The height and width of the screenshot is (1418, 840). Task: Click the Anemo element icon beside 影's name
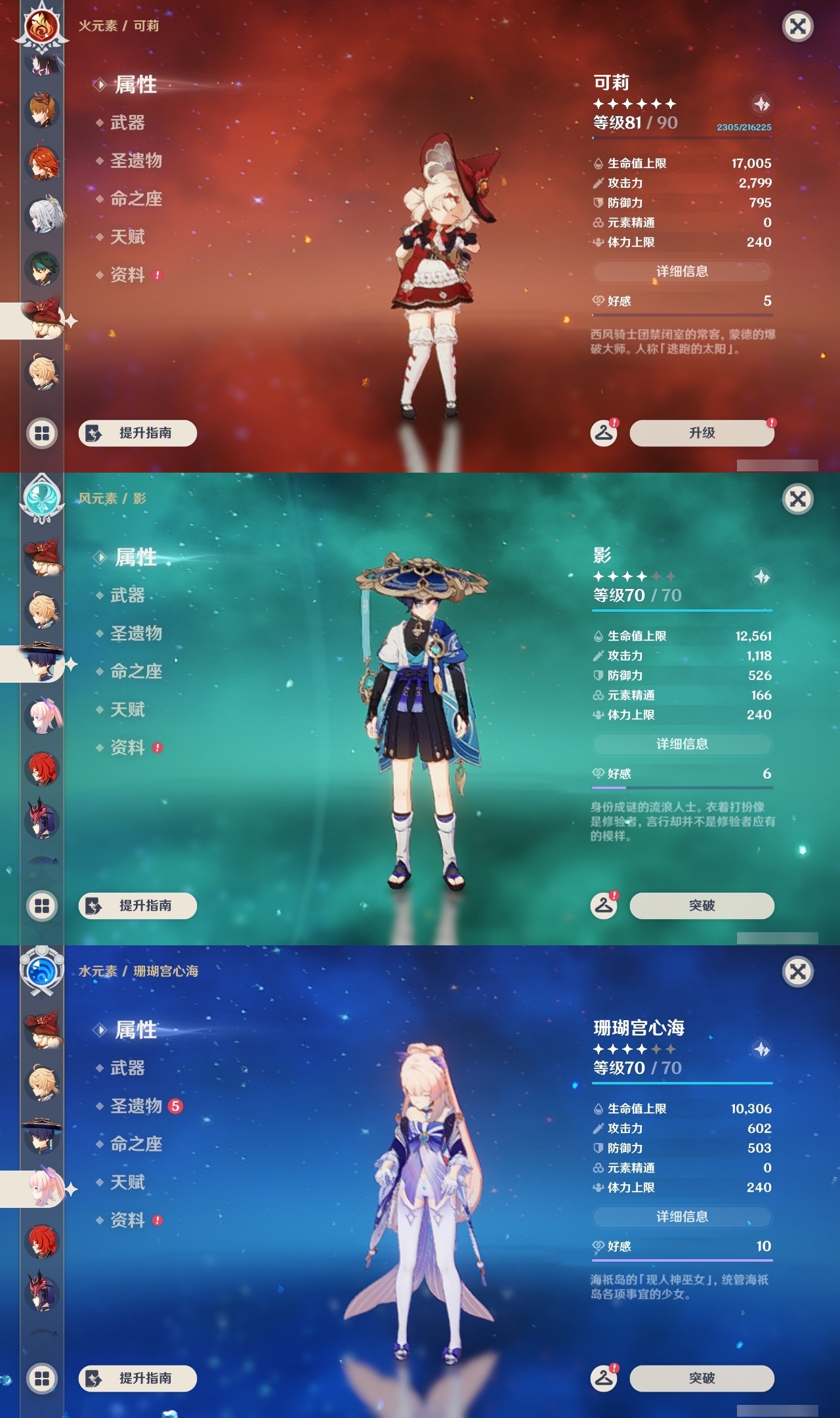click(41, 500)
